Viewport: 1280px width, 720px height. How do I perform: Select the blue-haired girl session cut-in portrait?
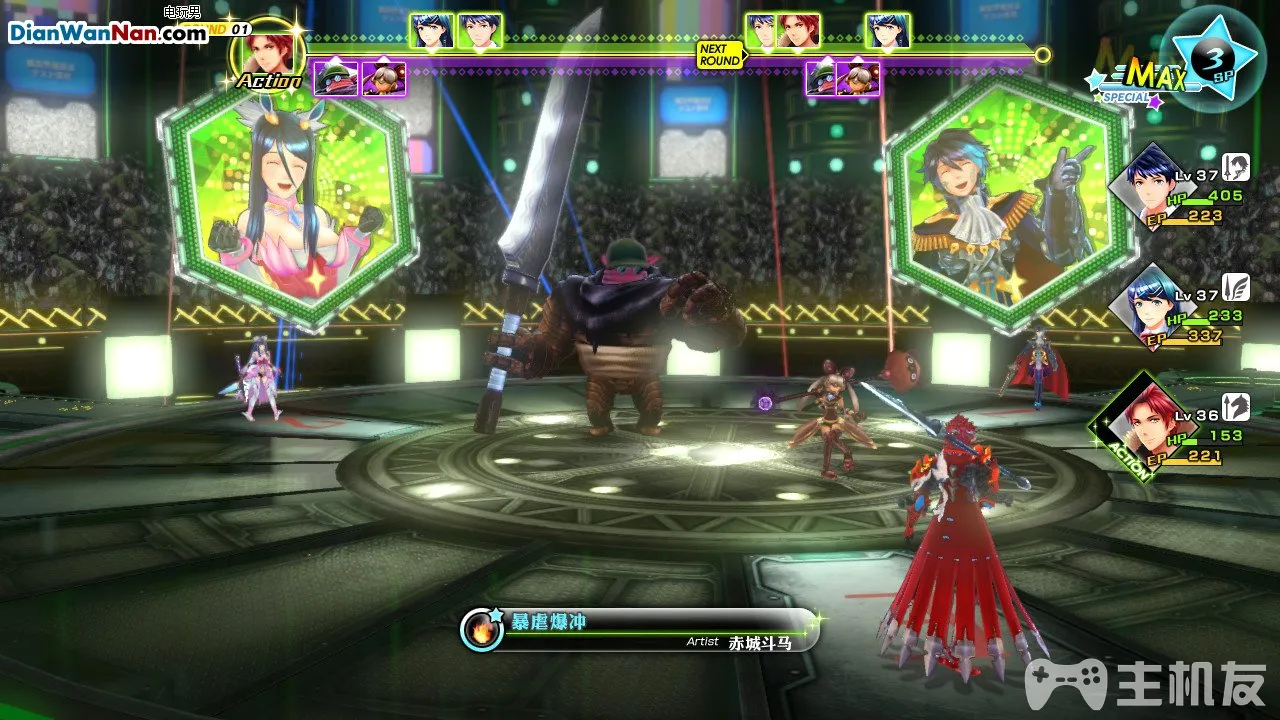pyautogui.click(x=287, y=205)
